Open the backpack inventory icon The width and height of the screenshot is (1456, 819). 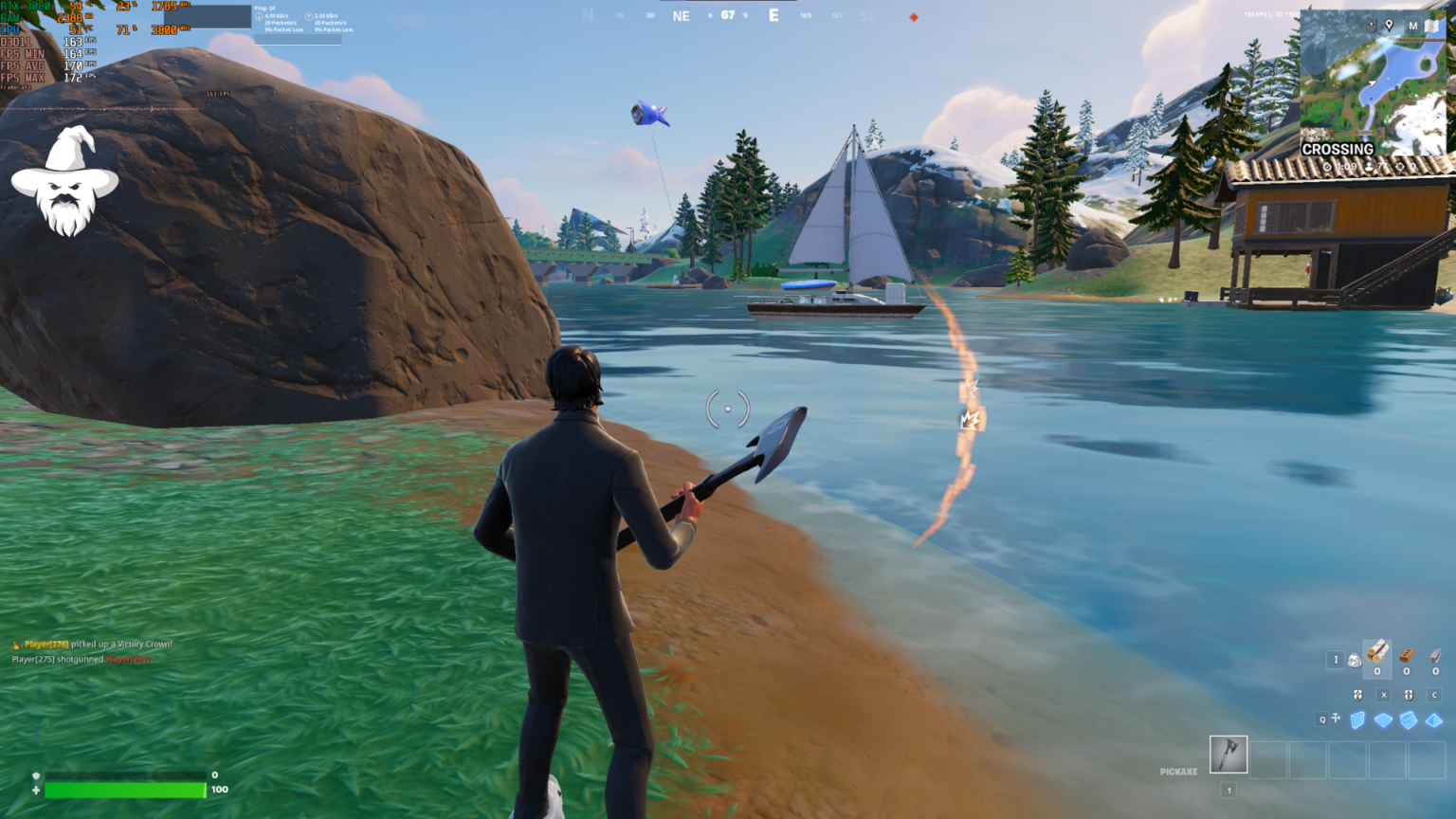[x=1356, y=660]
